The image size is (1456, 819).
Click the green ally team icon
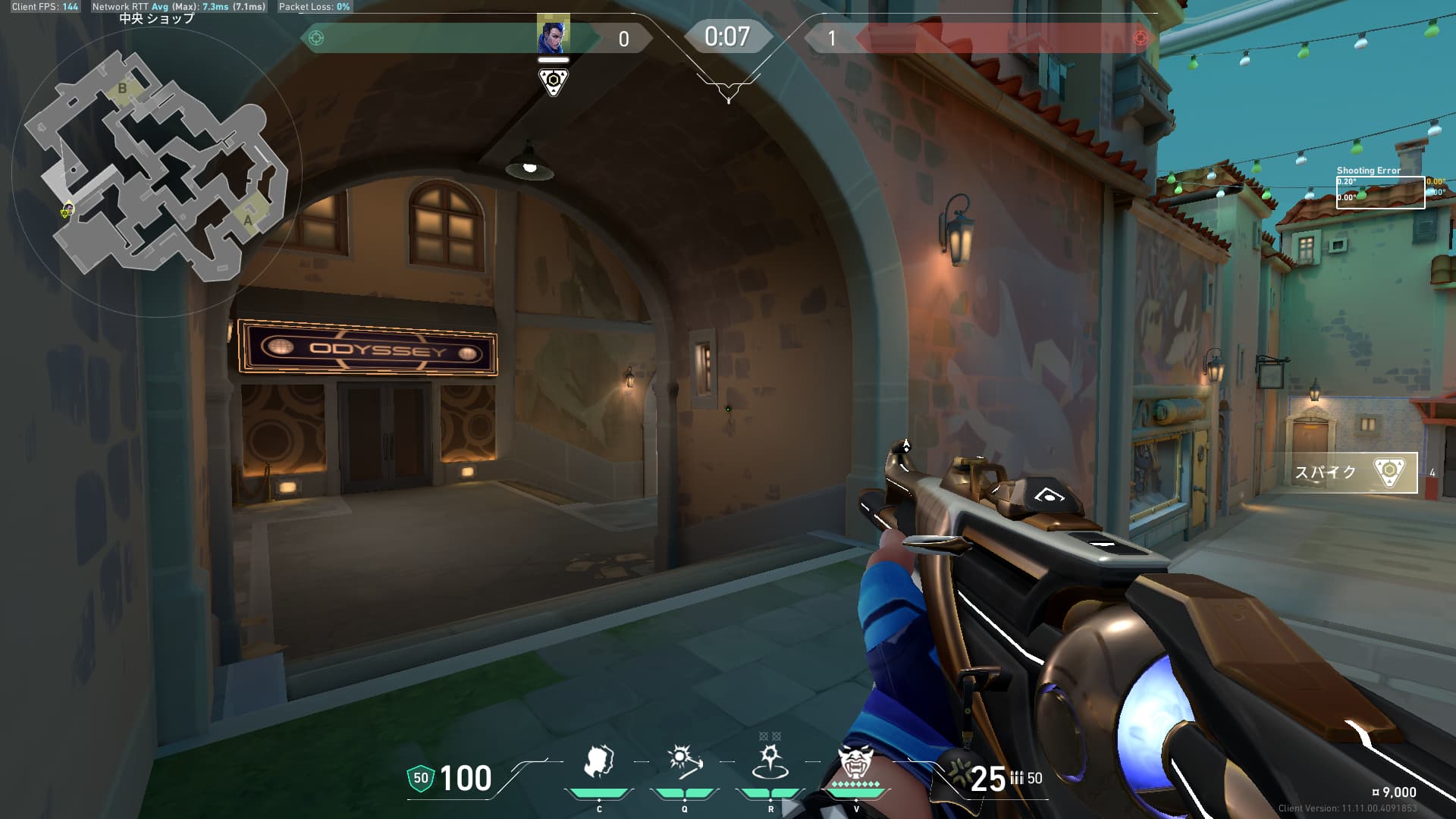[x=317, y=38]
